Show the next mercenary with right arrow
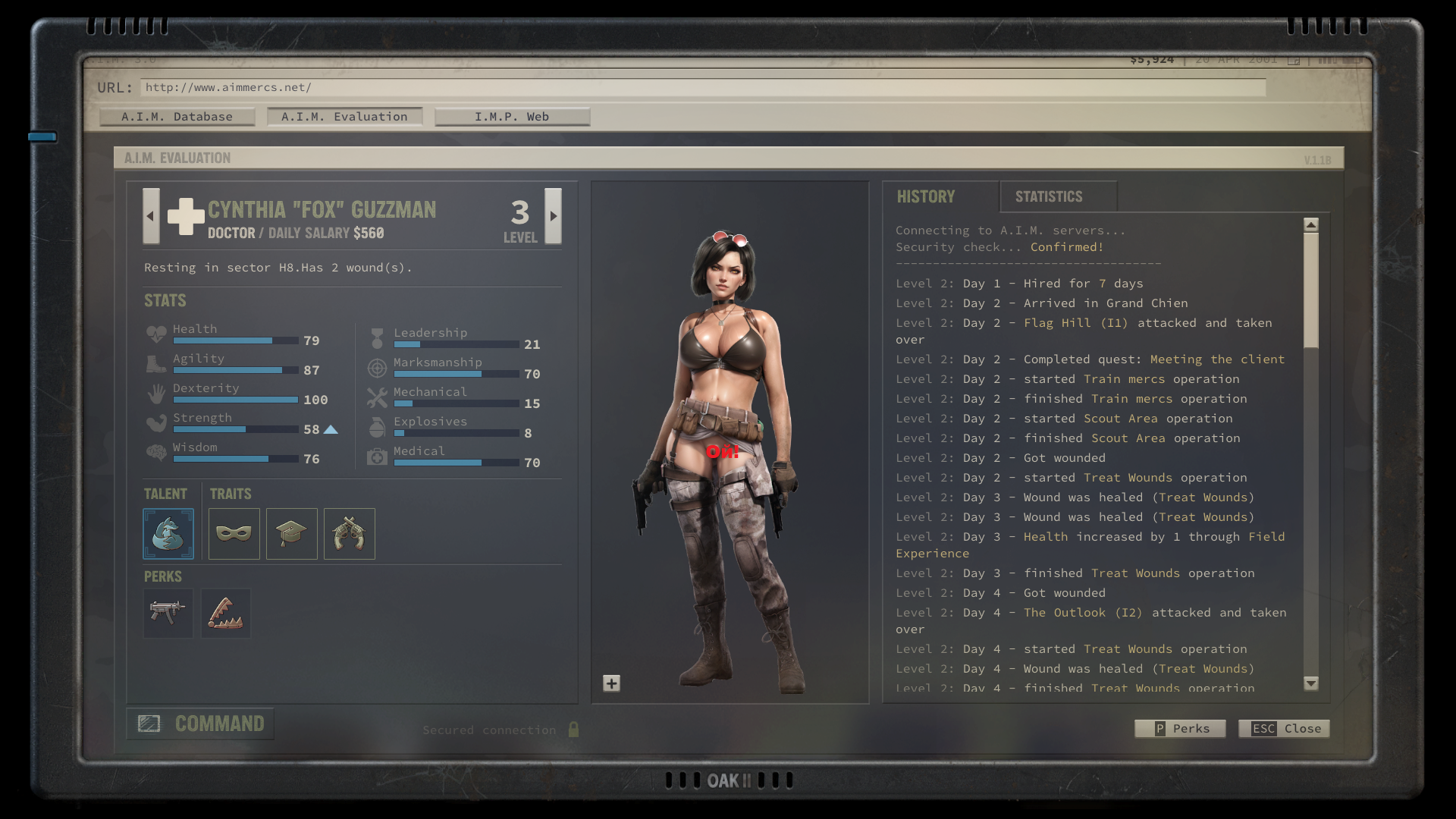This screenshot has height=819, width=1456. (554, 216)
